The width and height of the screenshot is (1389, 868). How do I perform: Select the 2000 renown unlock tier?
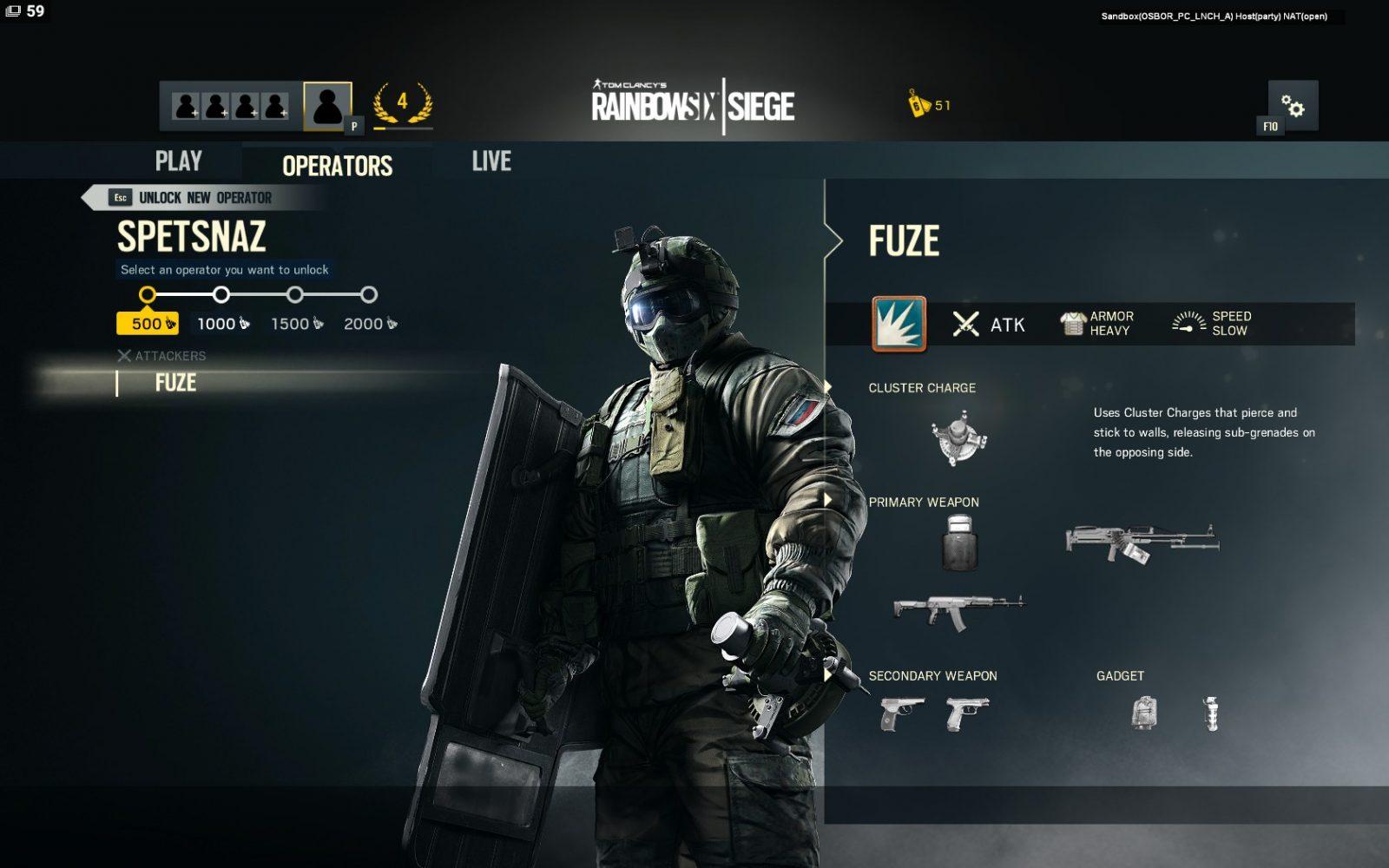click(x=370, y=323)
